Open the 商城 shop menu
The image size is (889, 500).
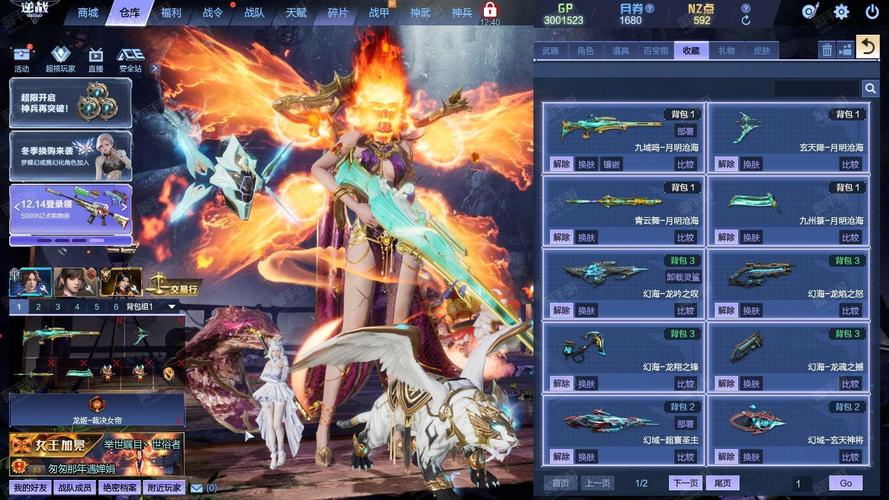[88, 13]
